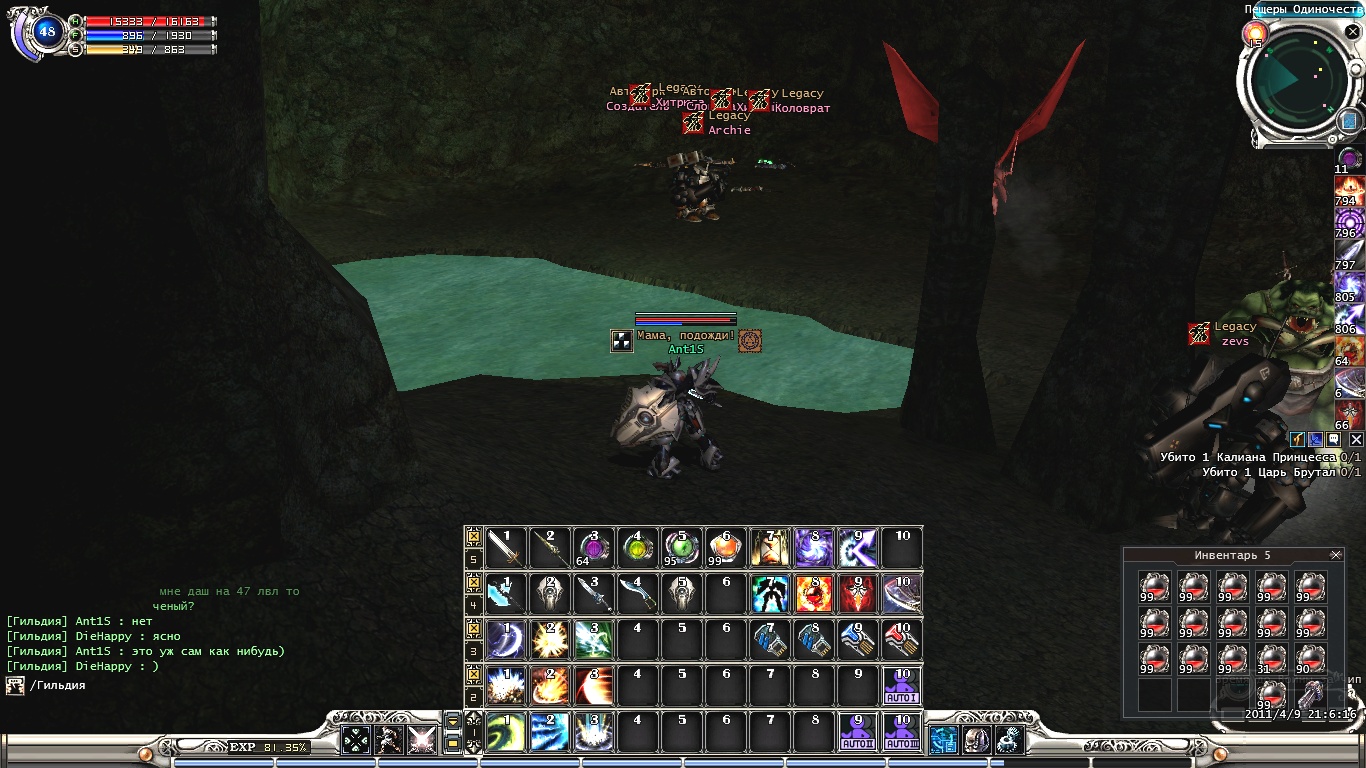The width and height of the screenshot is (1366, 768).
Task: Cast the green swirl skill in bottom row
Action: click(x=506, y=732)
